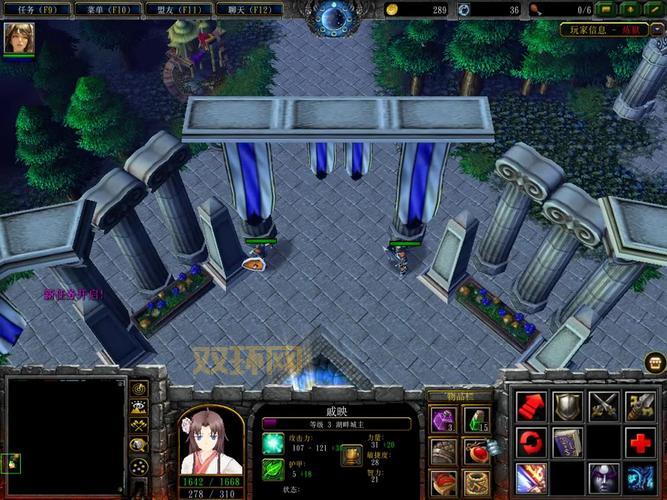Select the red amulet inventory item
667x500 pixels.
(478, 450)
